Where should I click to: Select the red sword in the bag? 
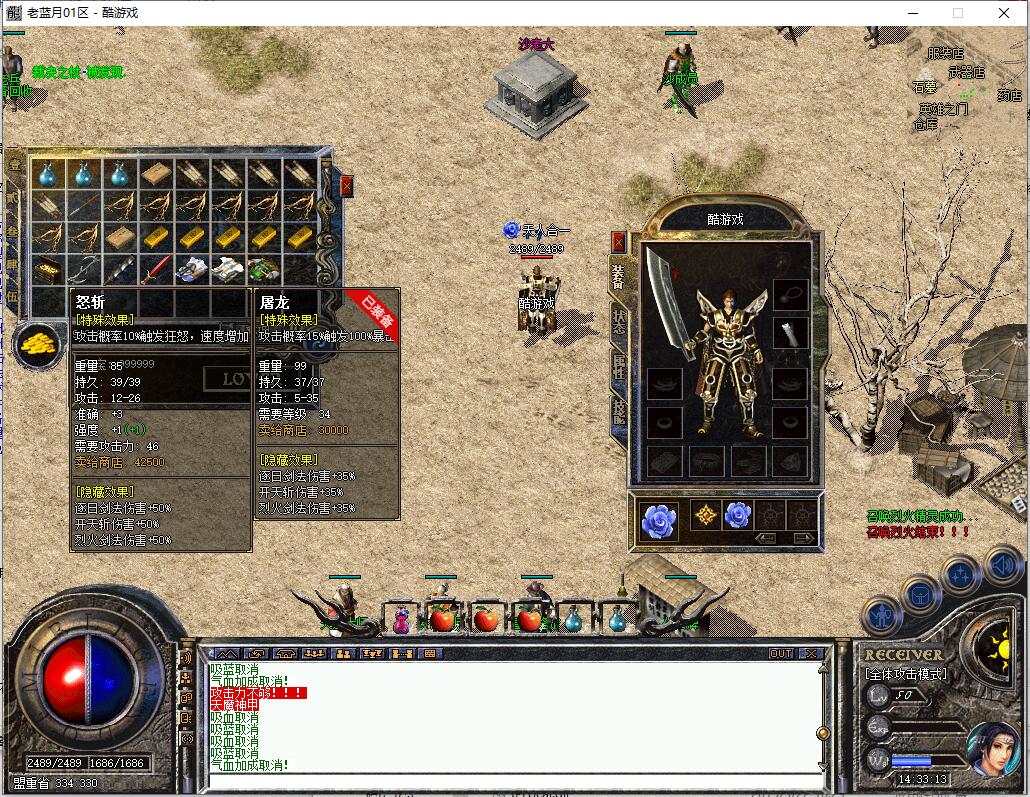pos(155,270)
